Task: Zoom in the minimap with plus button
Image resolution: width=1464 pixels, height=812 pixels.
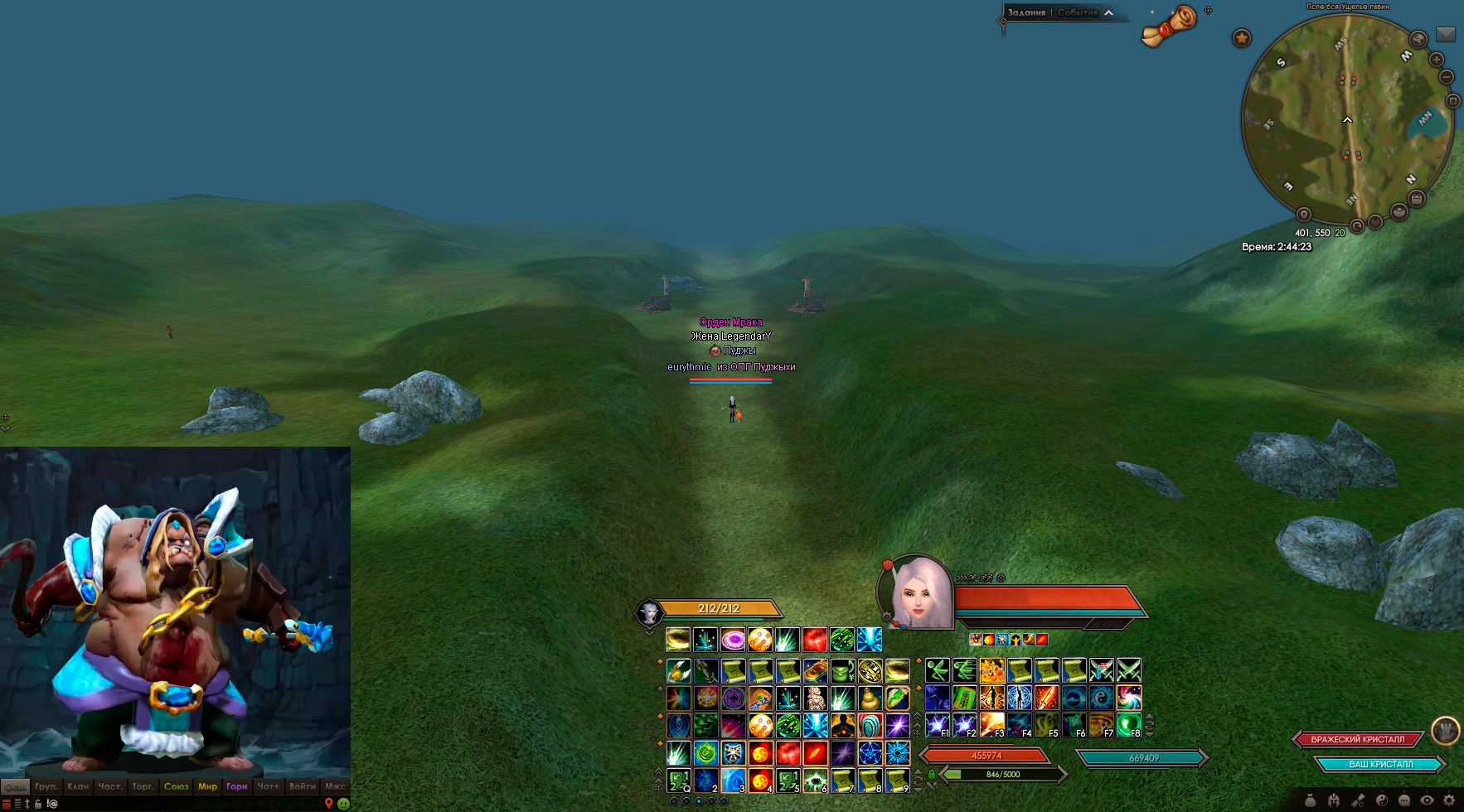Action: point(1437,60)
